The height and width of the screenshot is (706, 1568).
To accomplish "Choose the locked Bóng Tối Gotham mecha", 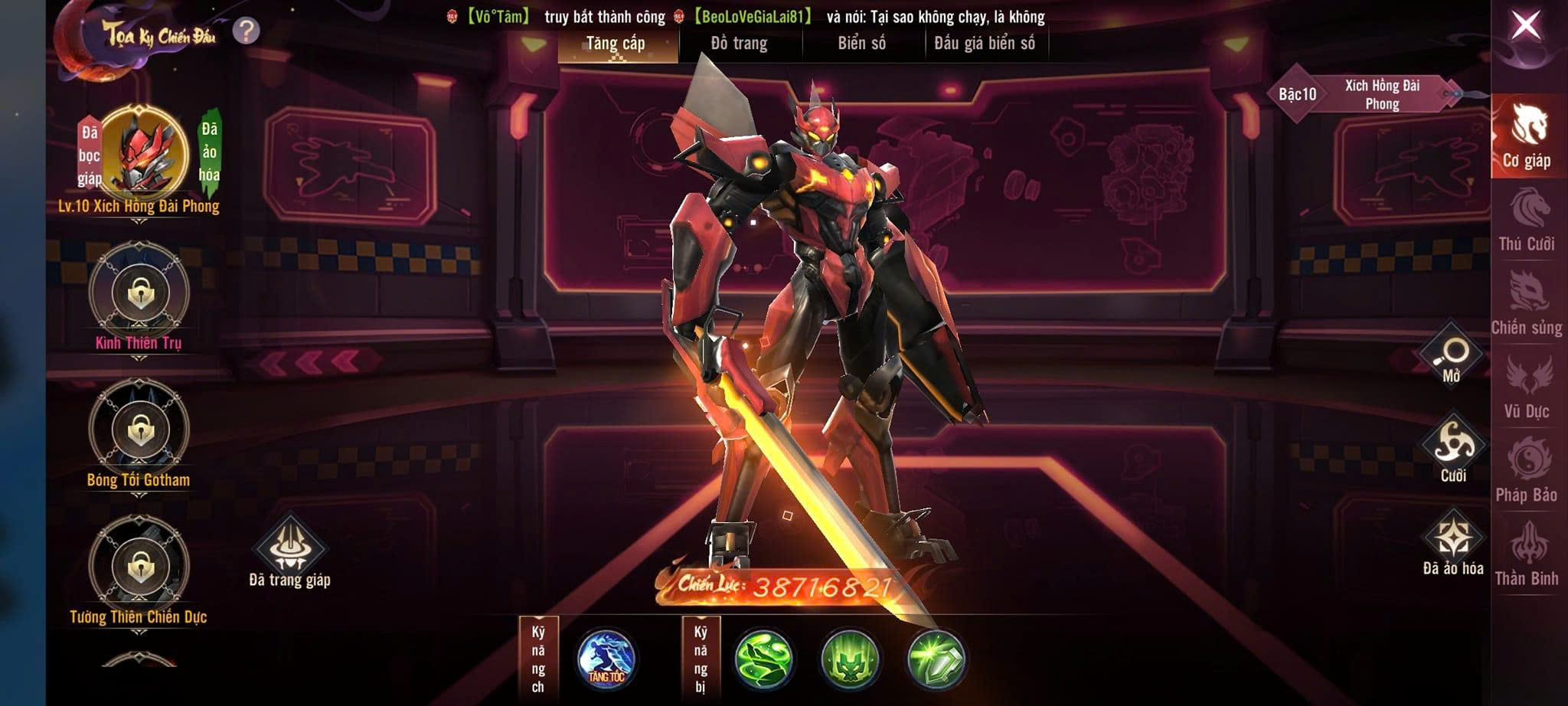I will tap(139, 430).
